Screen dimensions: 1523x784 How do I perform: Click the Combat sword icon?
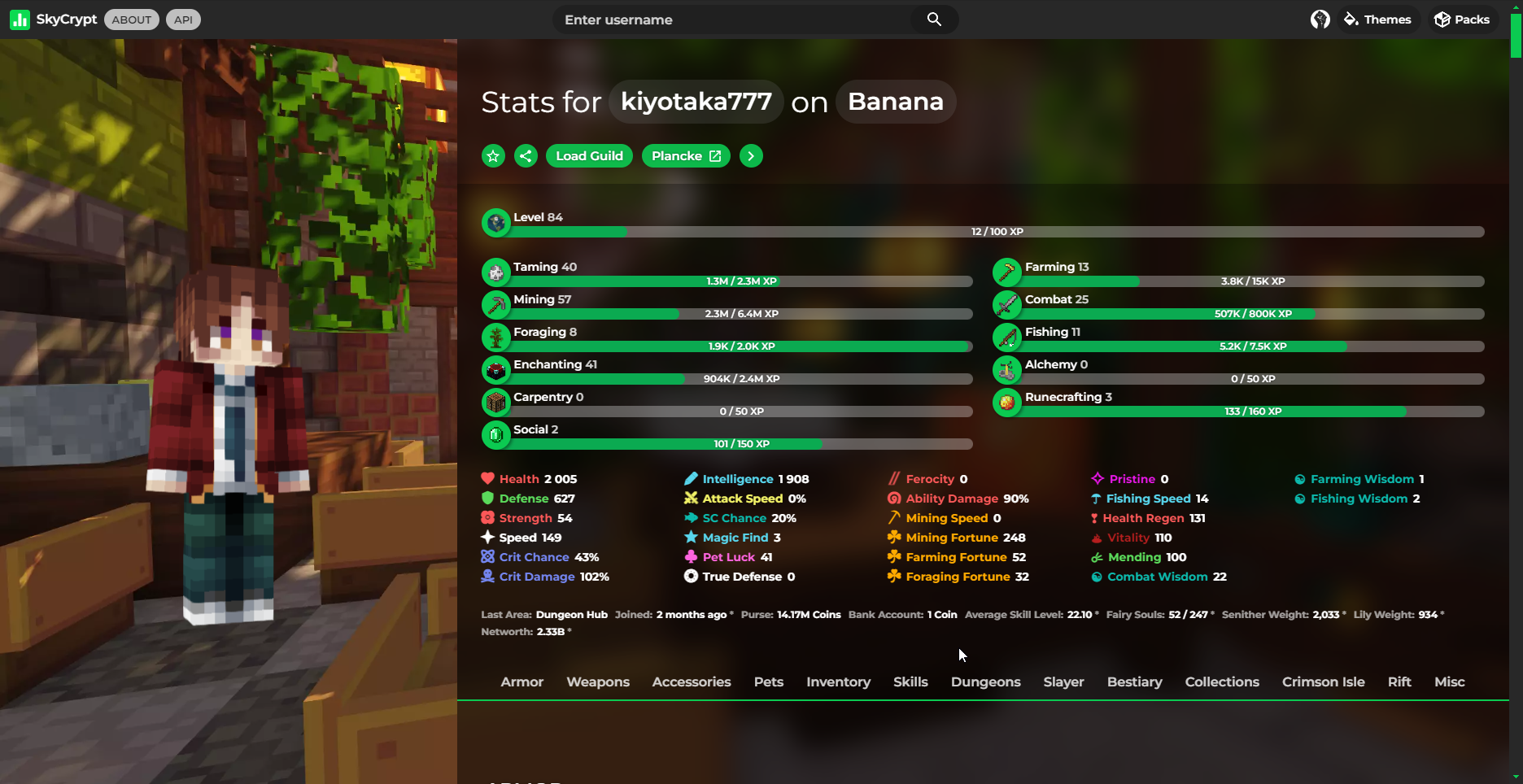tap(1007, 304)
